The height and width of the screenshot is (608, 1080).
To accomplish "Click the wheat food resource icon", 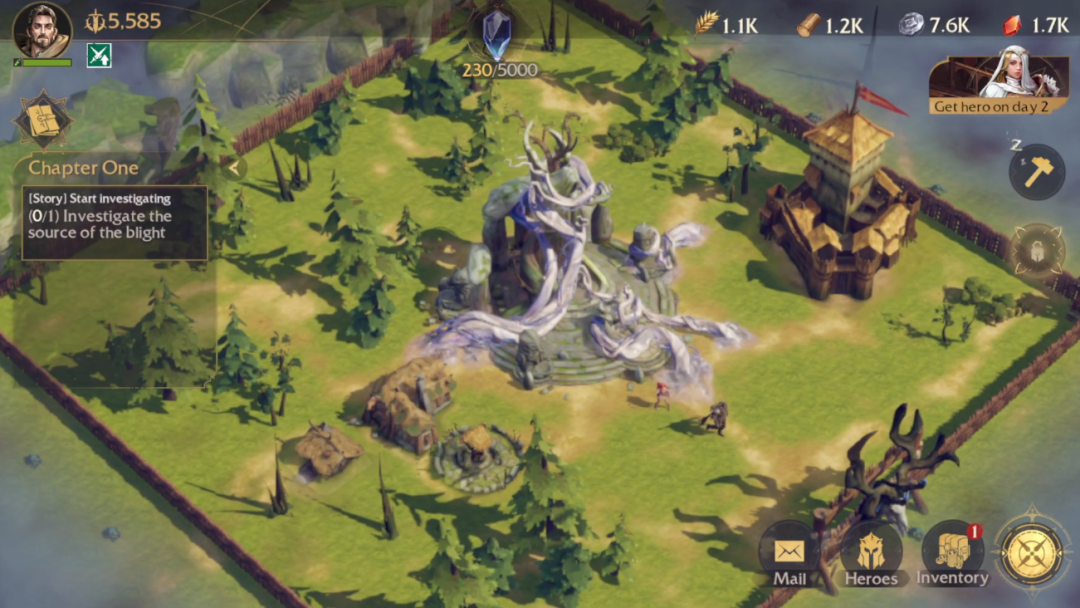I will [x=707, y=24].
